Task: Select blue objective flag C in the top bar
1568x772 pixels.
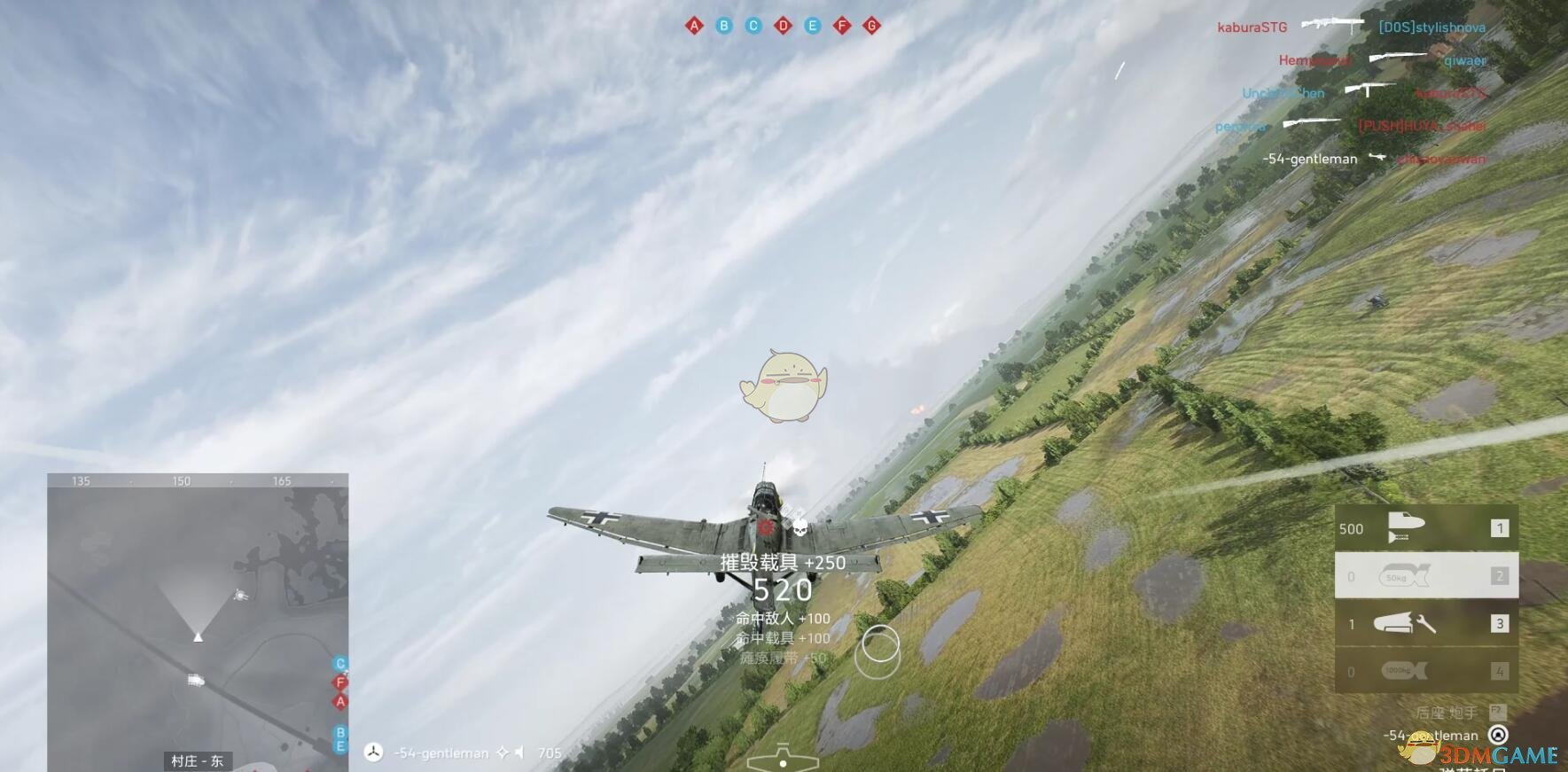Action: click(x=753, y=26)
